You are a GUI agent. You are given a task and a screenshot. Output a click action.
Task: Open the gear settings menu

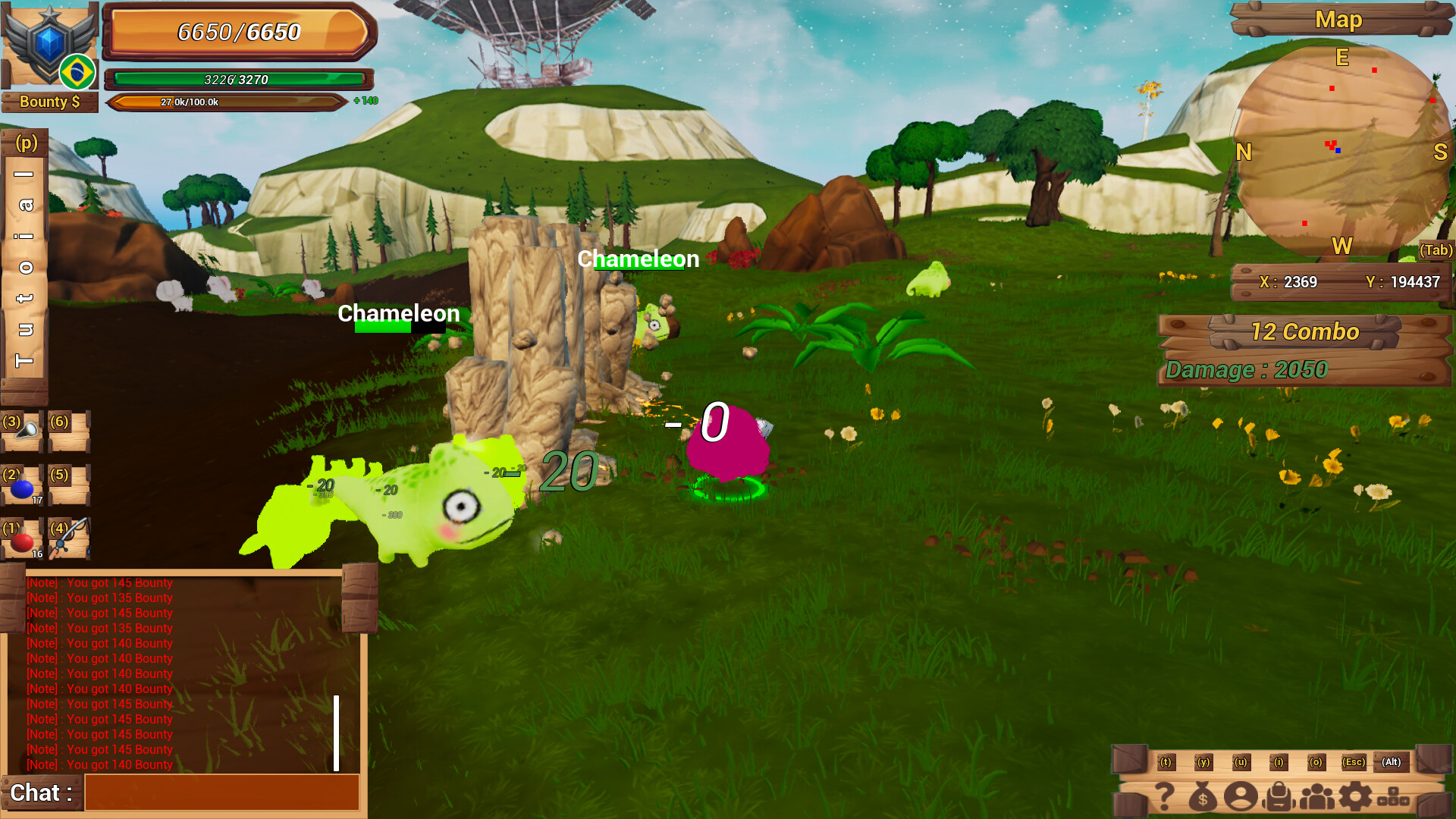(1355, 797)
